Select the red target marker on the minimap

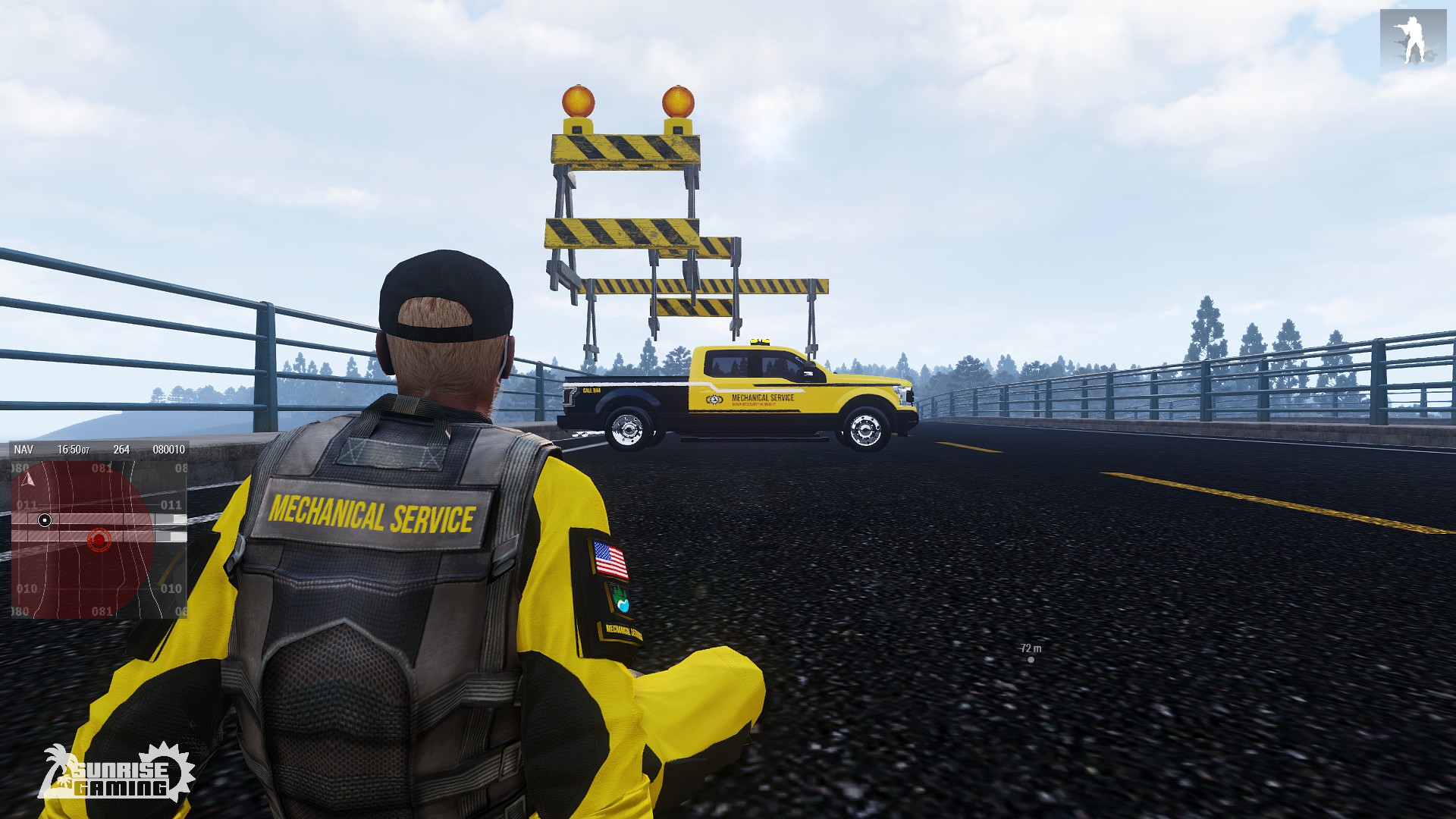pos(99,540)
